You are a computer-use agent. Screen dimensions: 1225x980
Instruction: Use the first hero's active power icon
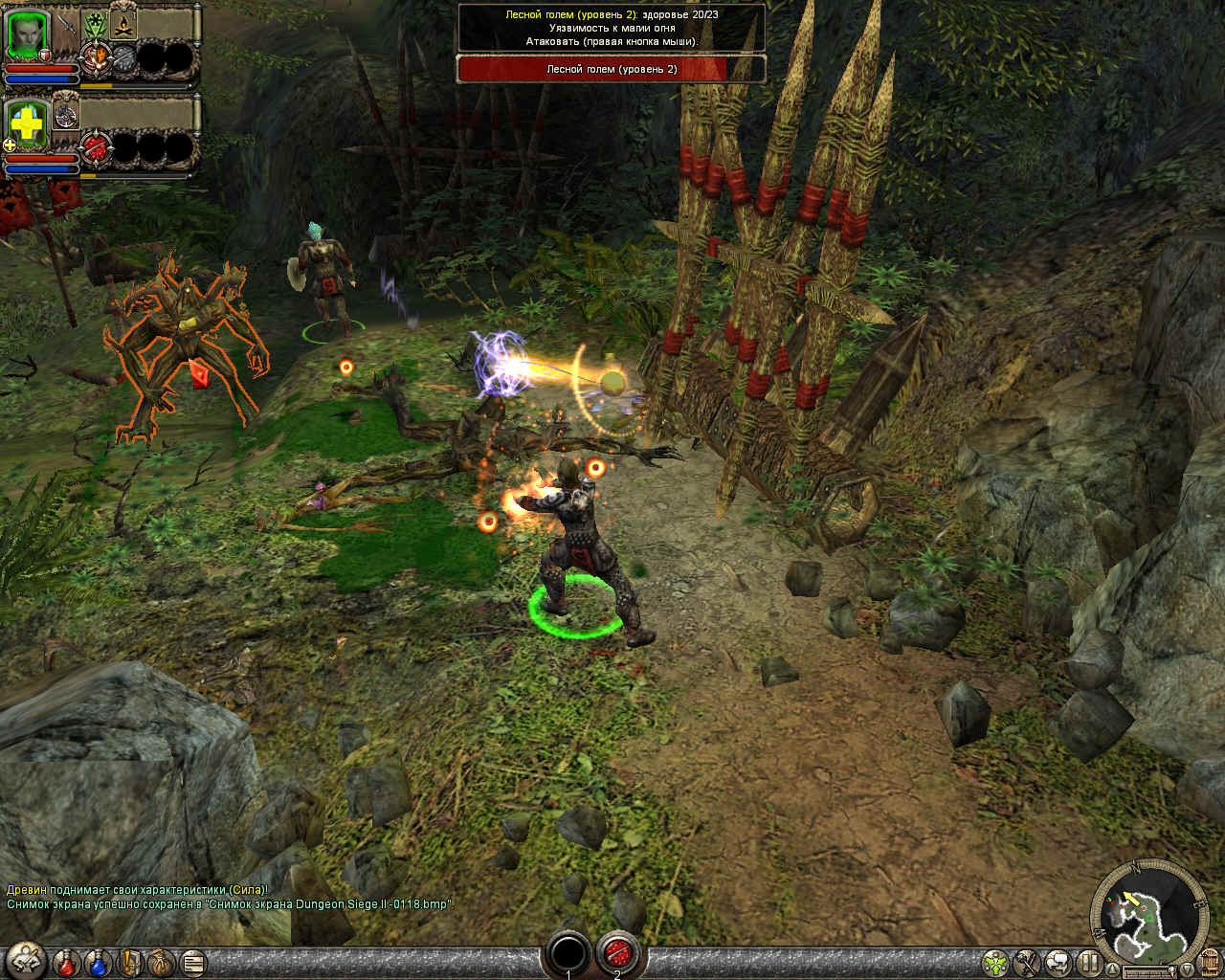[95, 58]
